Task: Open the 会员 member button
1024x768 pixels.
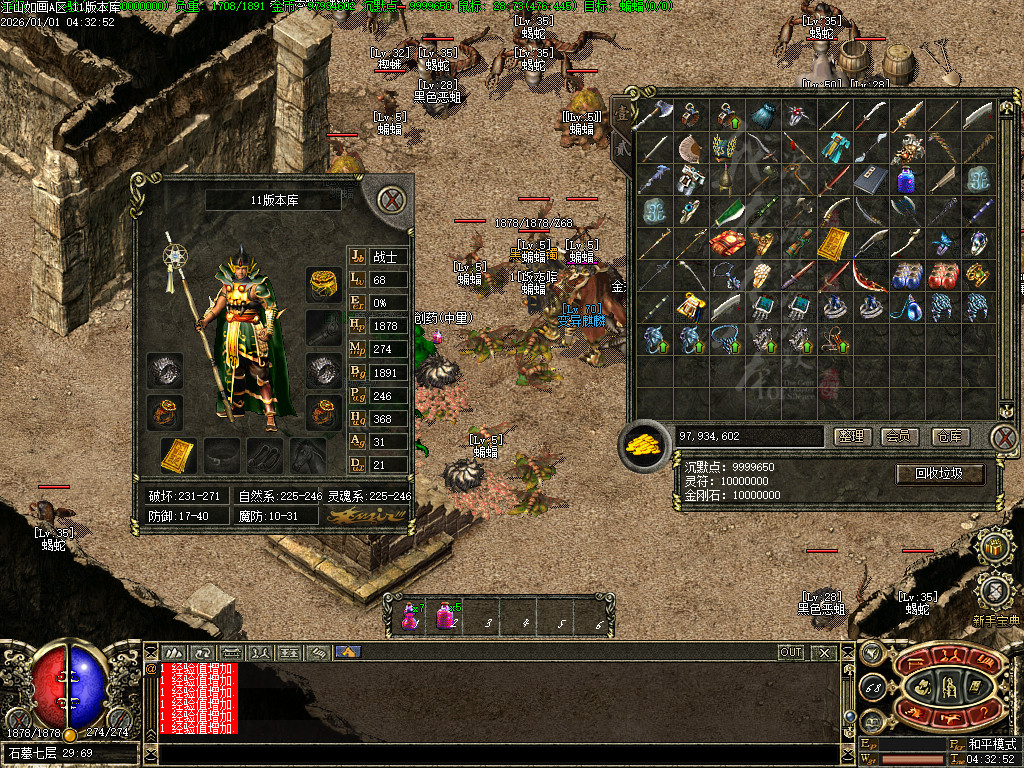Action: pos(900,436)
